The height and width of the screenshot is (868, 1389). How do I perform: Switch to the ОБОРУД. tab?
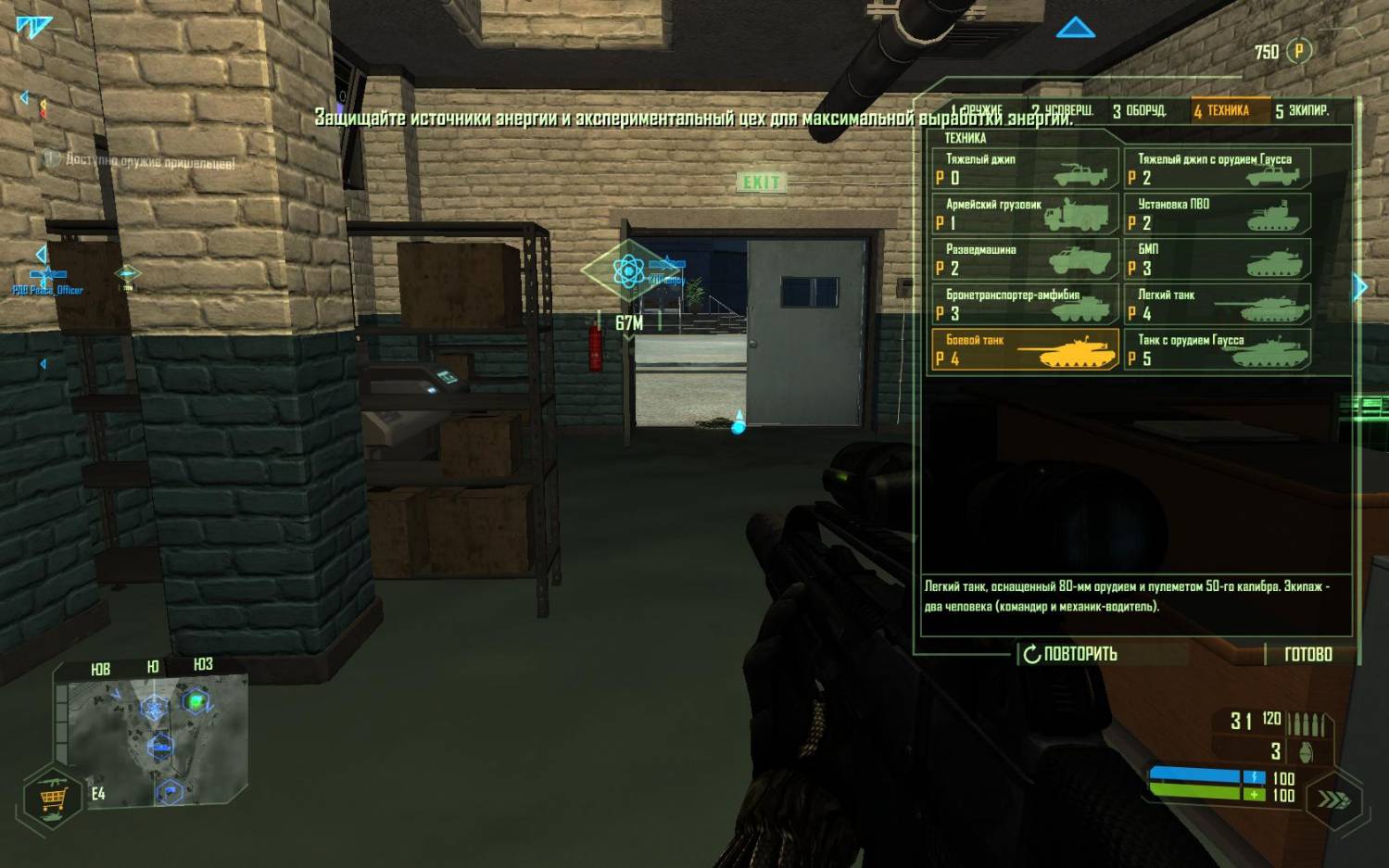pyautogui.click(x=1139, y=111)
